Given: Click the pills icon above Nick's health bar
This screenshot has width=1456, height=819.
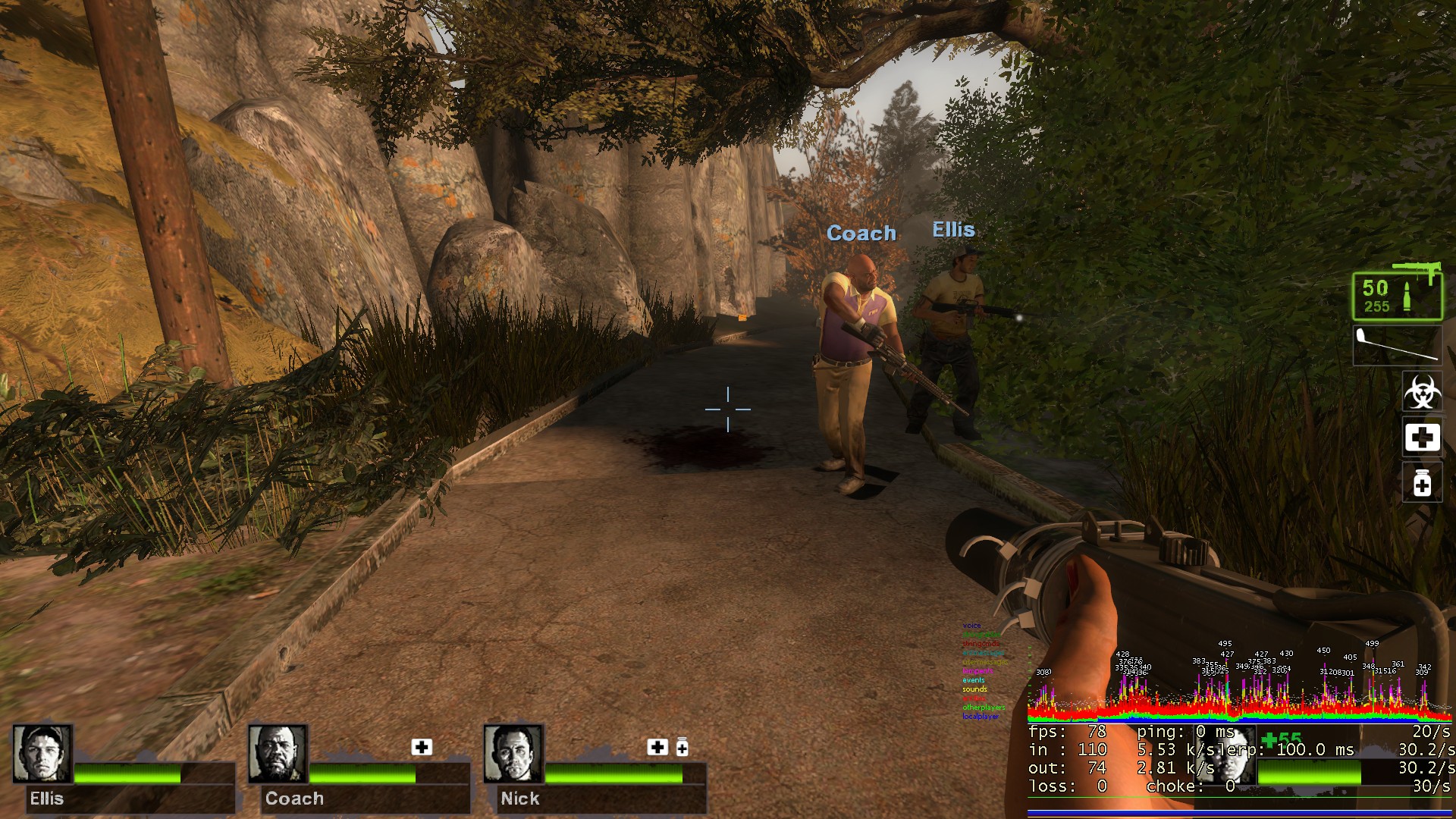Looking at the screenshot, I should click(683, 747).
